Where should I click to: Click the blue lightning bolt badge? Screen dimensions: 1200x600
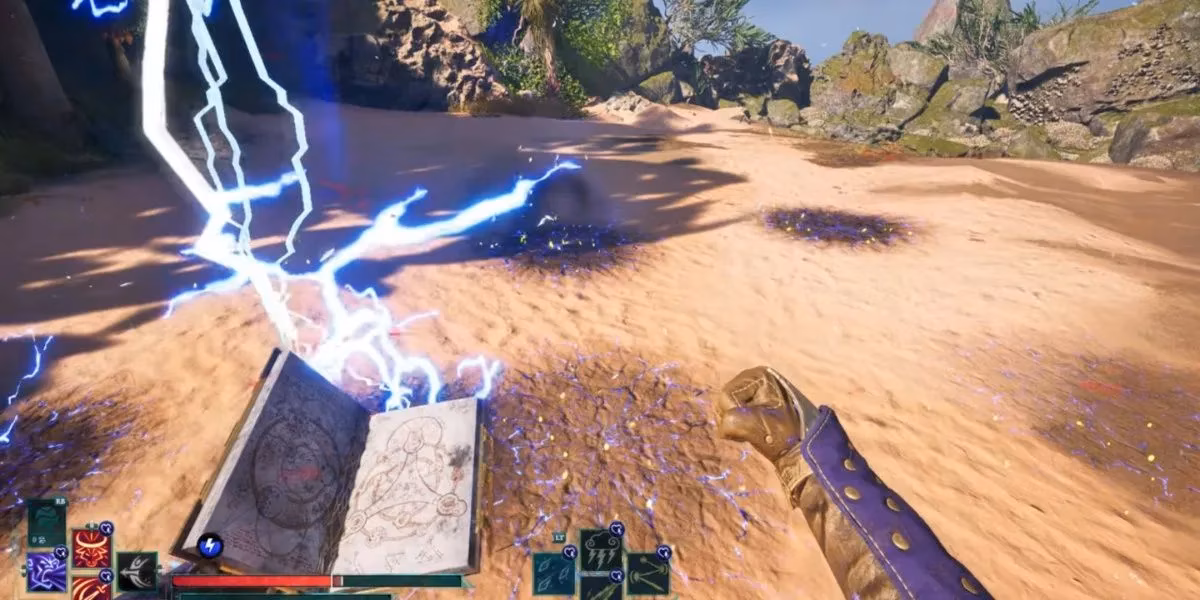[x=210, y=545]
